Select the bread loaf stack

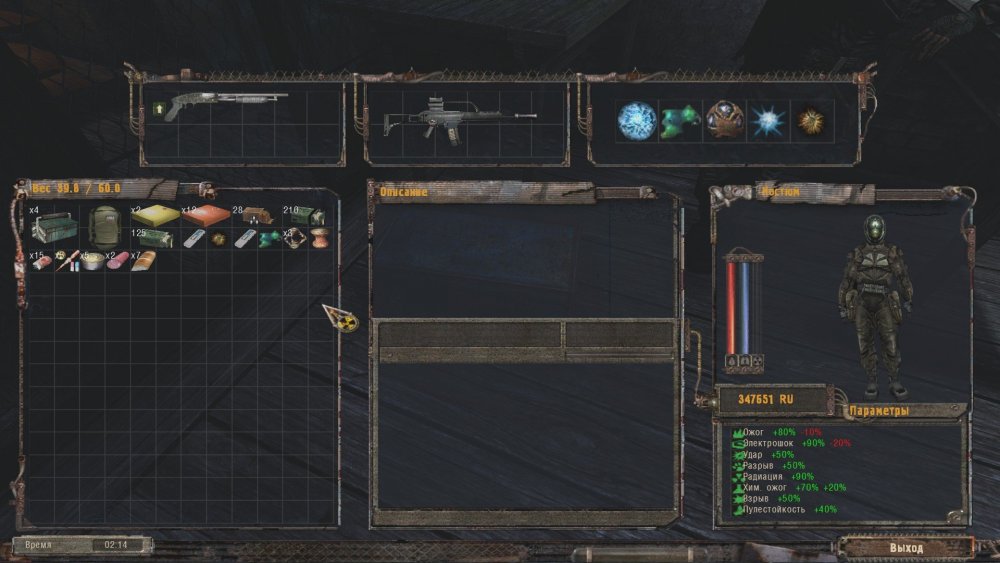pyautogui.click(x=143, y=260)
